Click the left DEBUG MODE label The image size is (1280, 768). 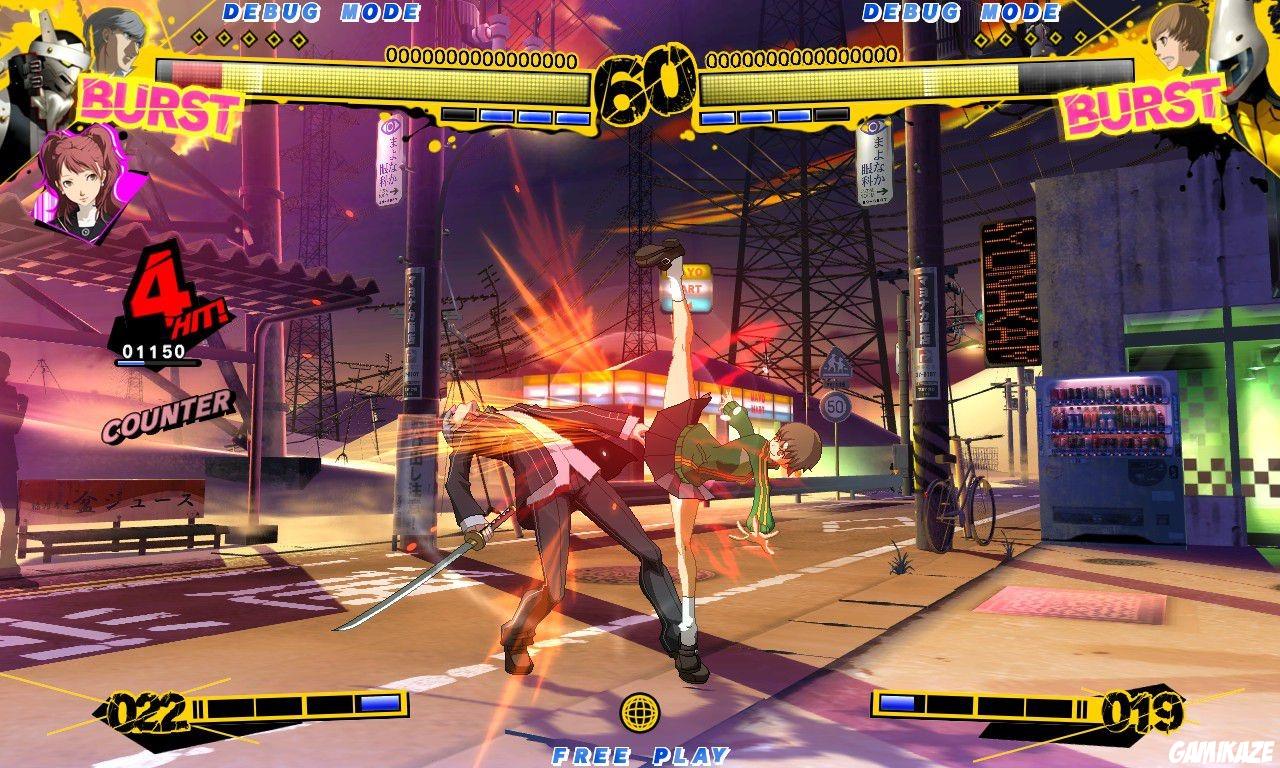(x=320, y=13)
